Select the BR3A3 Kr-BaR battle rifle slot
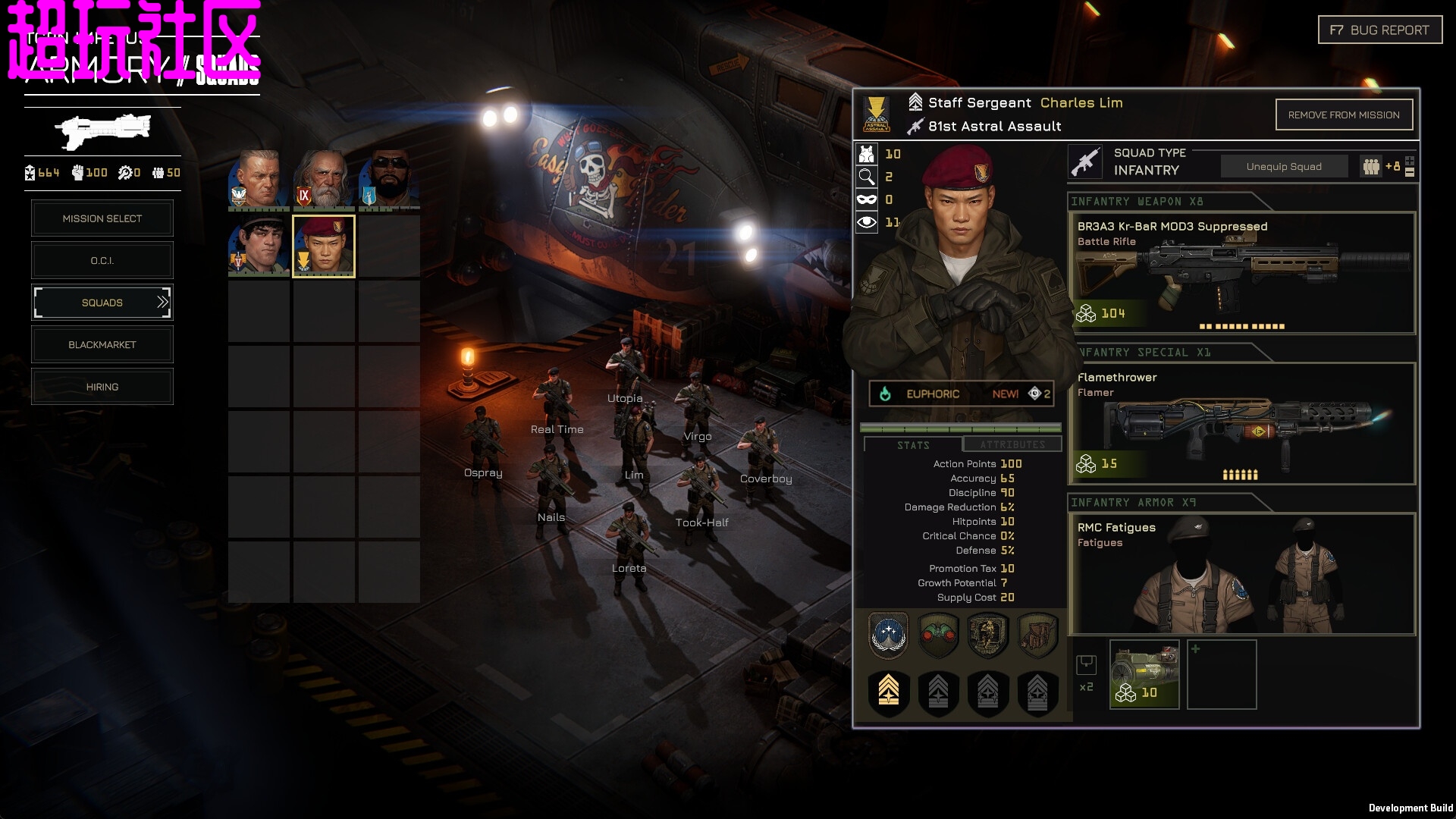The height and width of the screenshot is (819, 1456). click(x=1241, y=273)
